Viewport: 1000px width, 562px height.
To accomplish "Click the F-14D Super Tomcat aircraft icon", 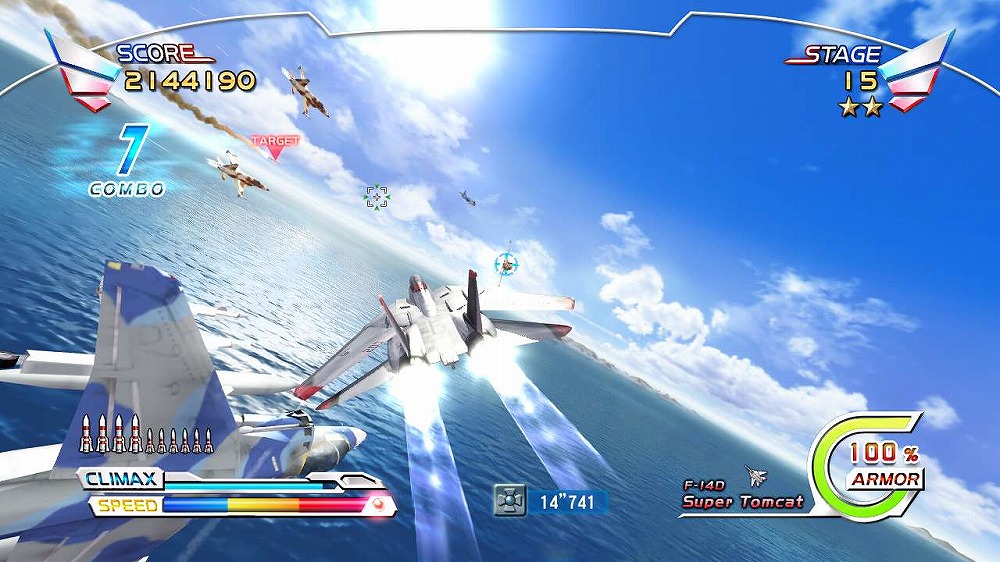I will [x=756, y=476].
